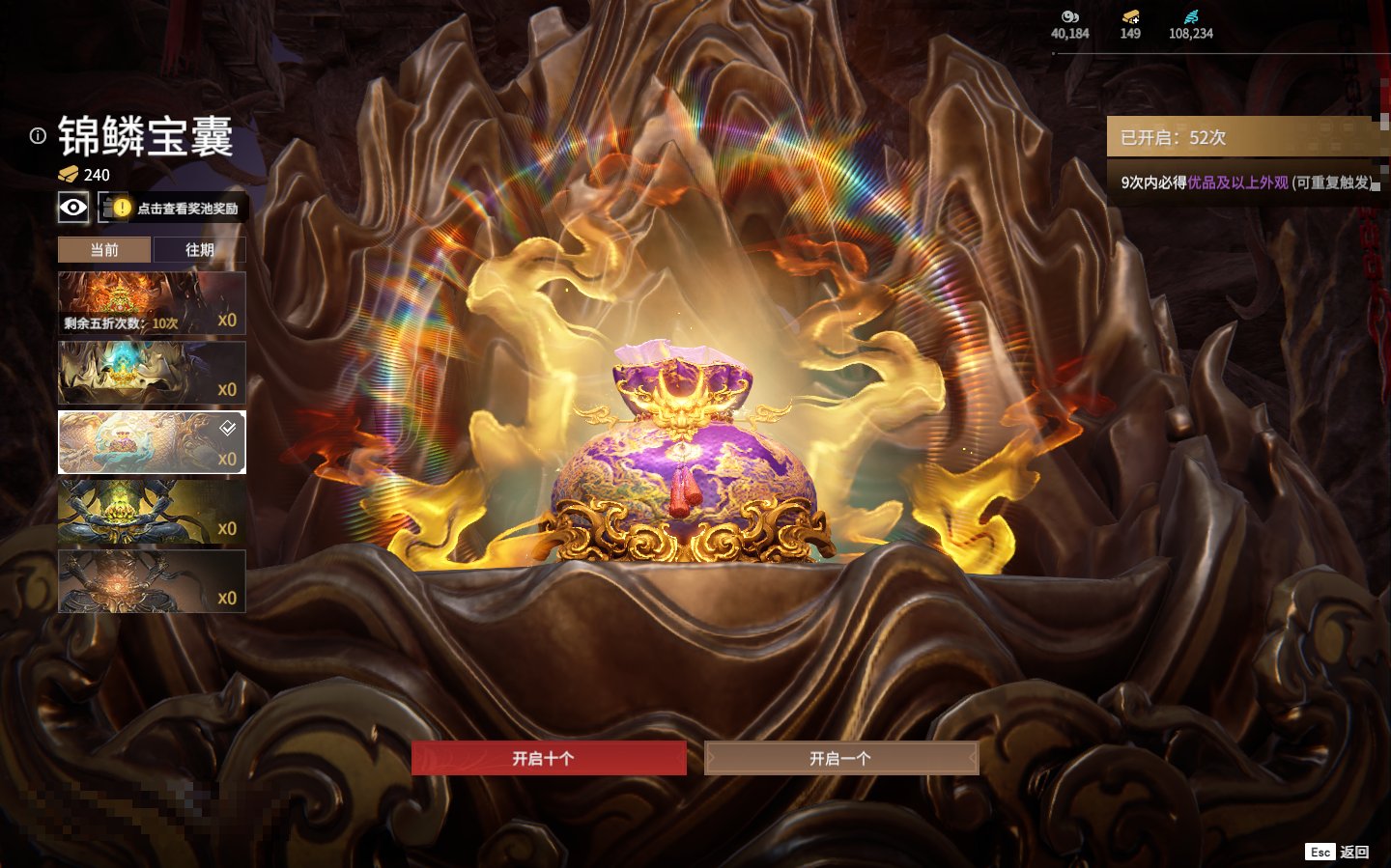This screenshot has height=868, width=1391.
Task: Toggle the eye preview icon
Action: tap(73, 207)
